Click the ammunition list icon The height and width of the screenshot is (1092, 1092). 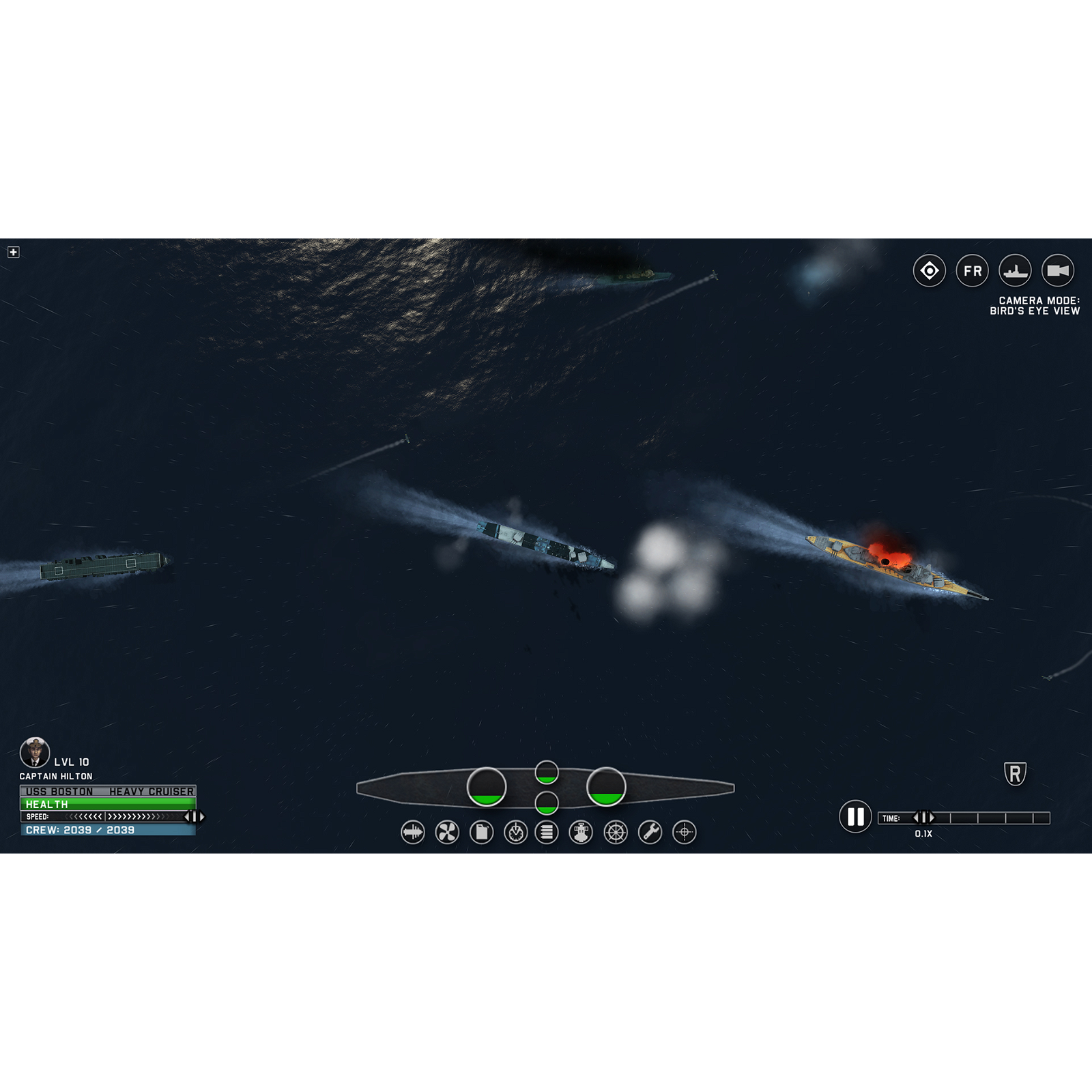click(548, 832)
